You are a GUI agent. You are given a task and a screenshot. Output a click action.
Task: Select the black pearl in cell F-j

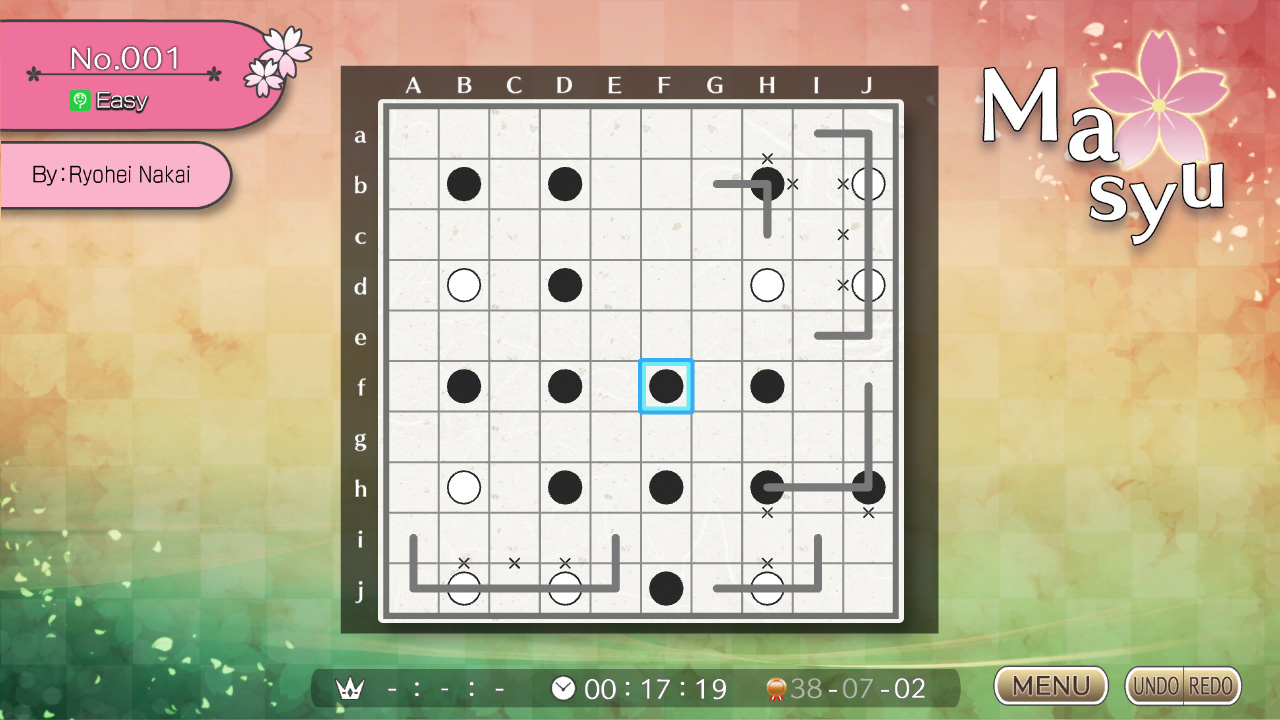point(666,588)
